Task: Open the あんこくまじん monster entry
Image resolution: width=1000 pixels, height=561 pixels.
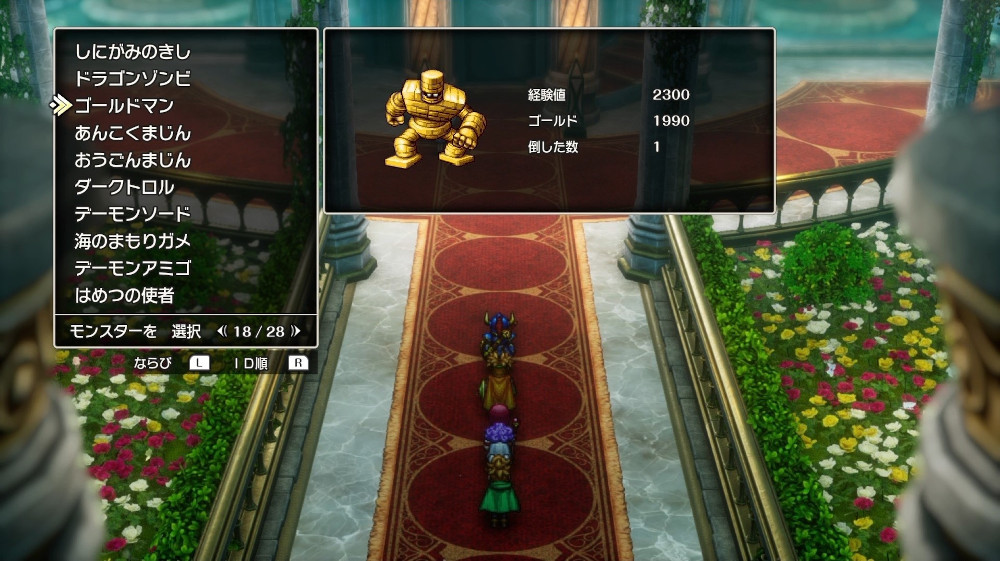Action: pyautogui.click(x=132, y=132)
